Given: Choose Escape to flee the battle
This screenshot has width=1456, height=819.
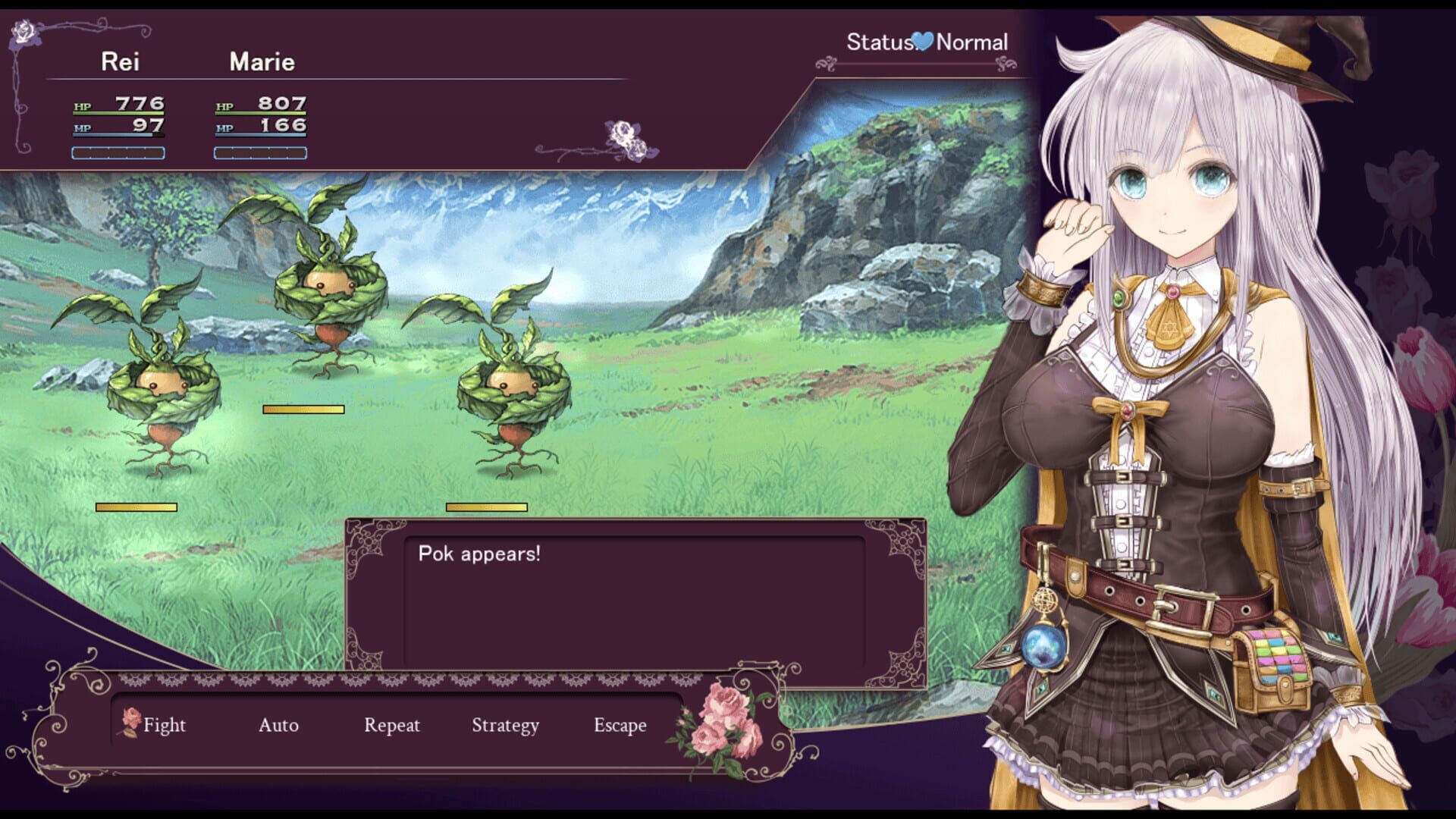Looking at the screenshot, I should pyautogui.click(x=620, y=725).
